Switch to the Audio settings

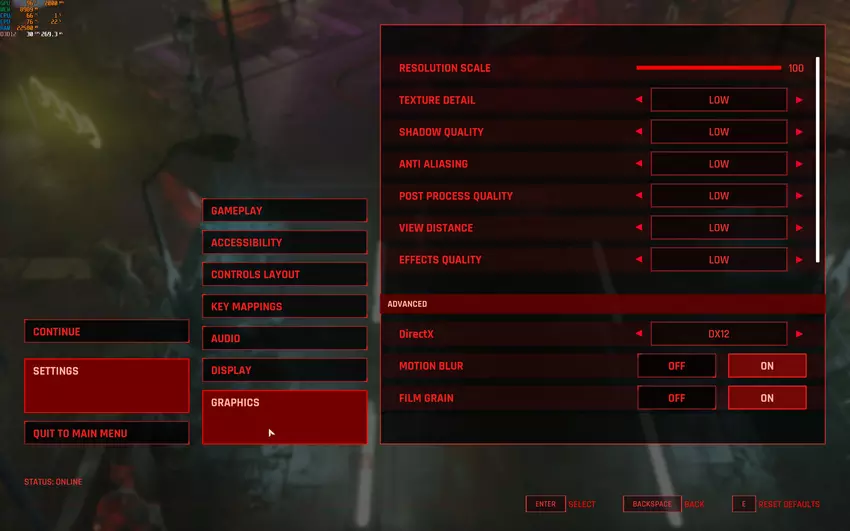tap(284, 338)
